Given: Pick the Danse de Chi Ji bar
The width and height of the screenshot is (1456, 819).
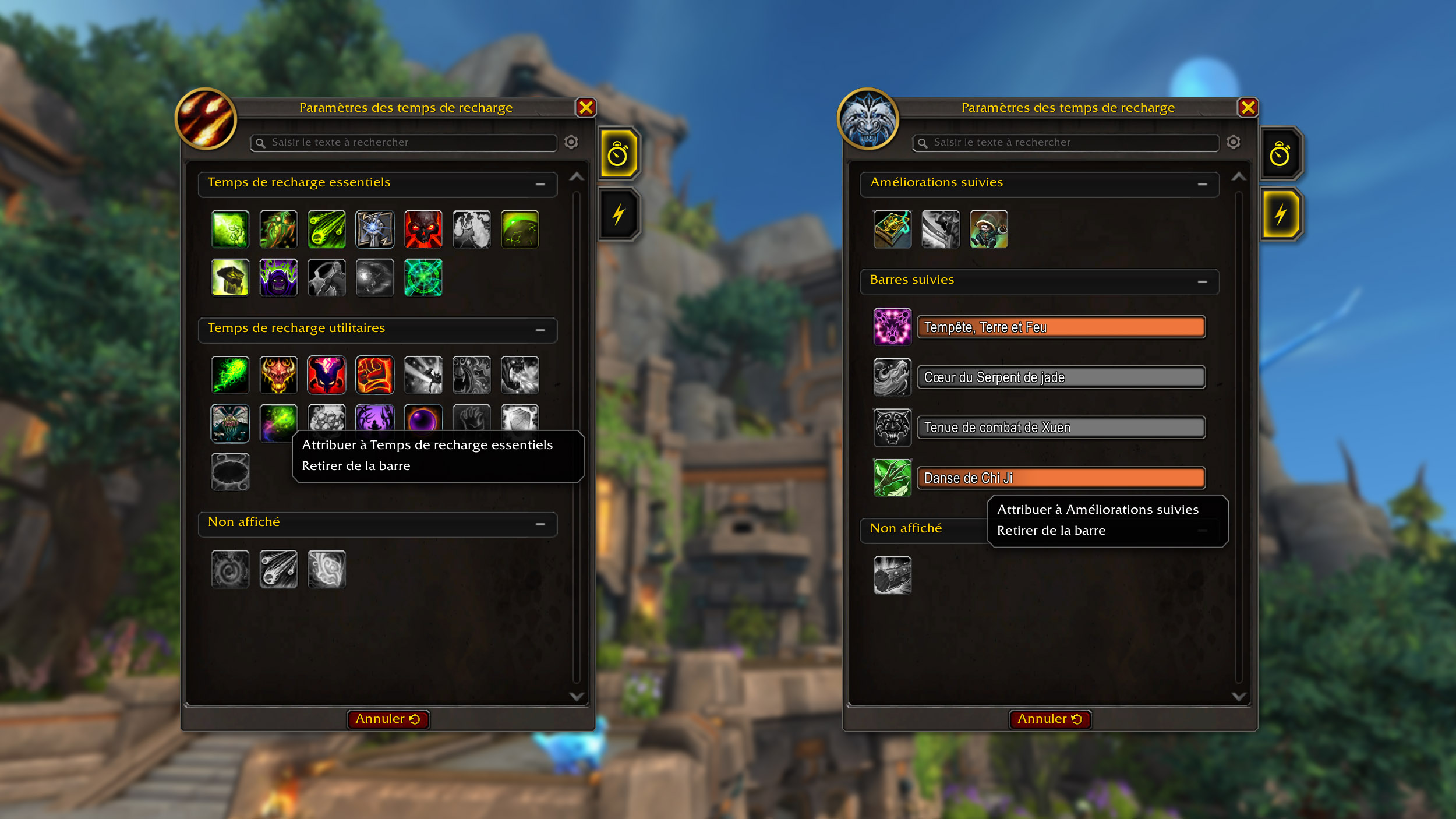Looking at the screenshot, I should coord(1061,478).
